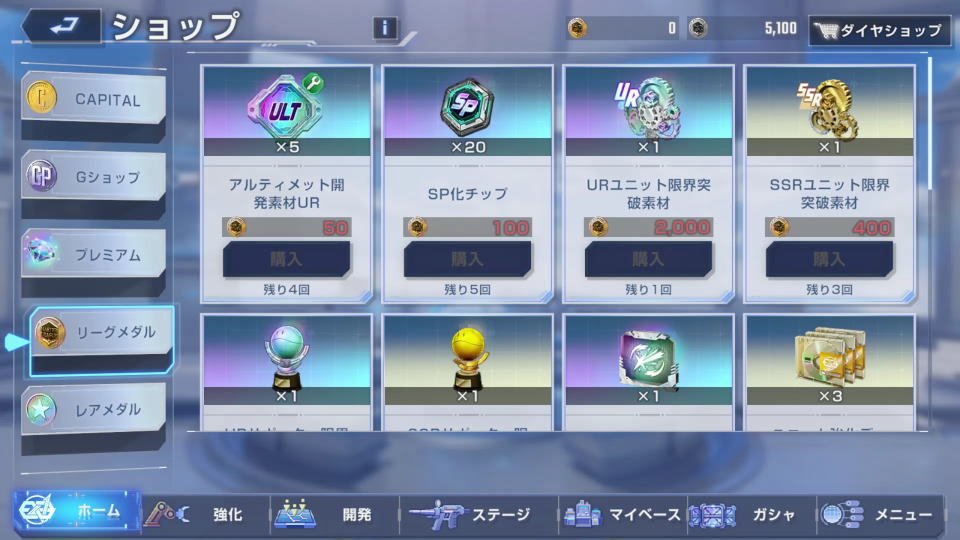Open the ダイヤショップ diamond shop
The image size is (960, 540).
879,30
